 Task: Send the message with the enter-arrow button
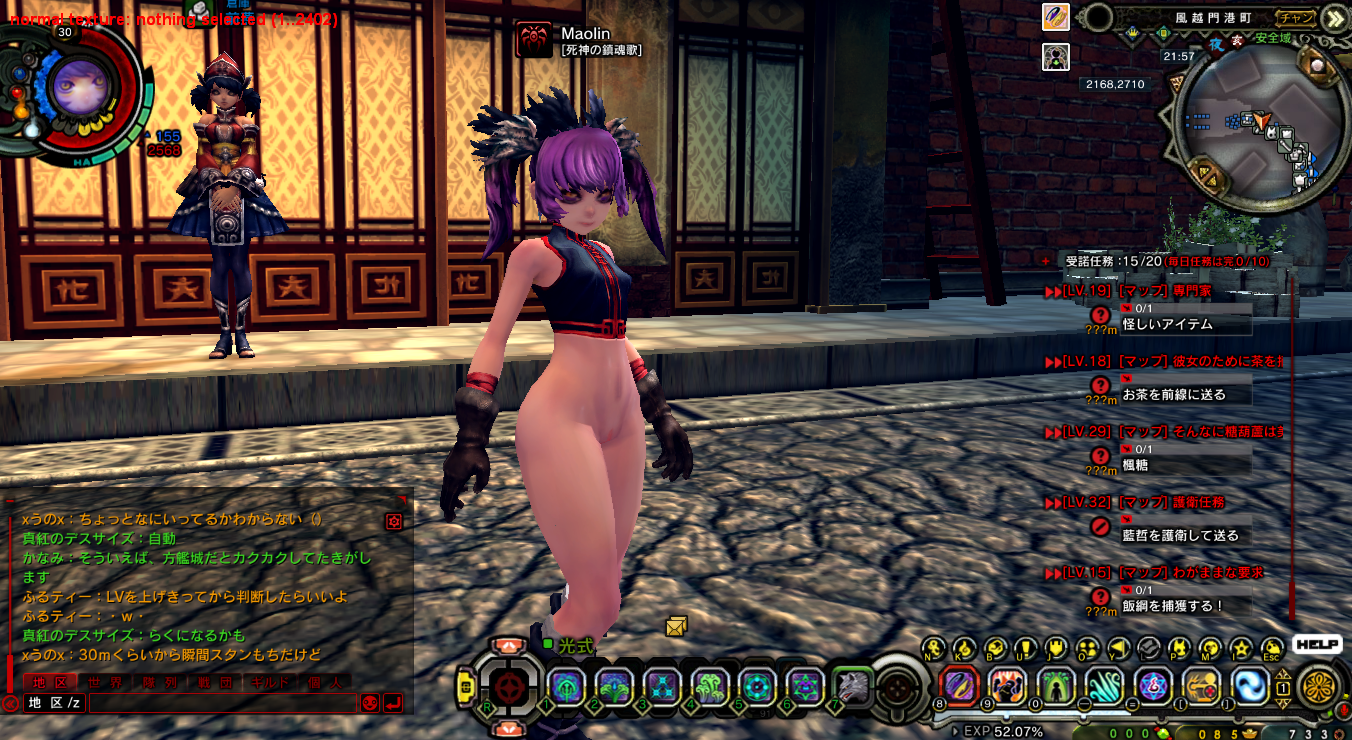[x=393, y=703]
